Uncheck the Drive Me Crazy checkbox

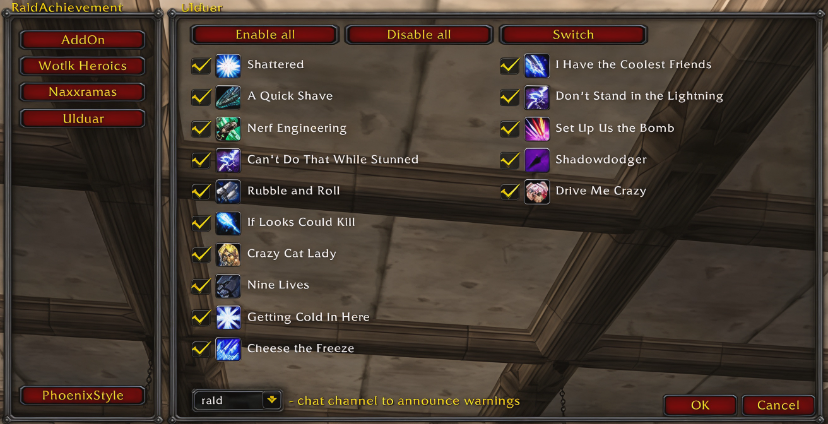pos(510,192)
